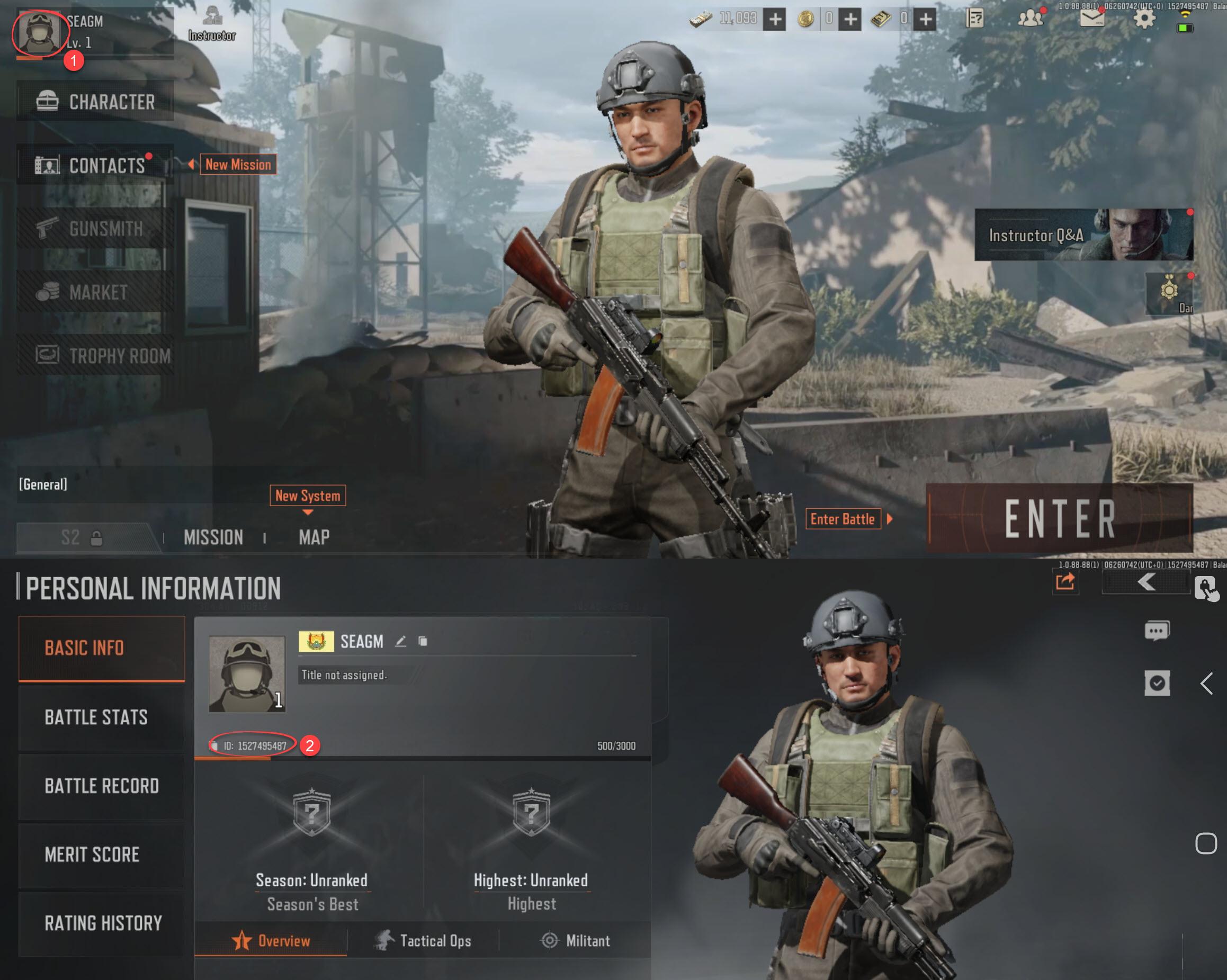The width and height of the screenshot is (1227, 980).
Task: Switch to the MISSION tab
Action: [x=213, y=537]
